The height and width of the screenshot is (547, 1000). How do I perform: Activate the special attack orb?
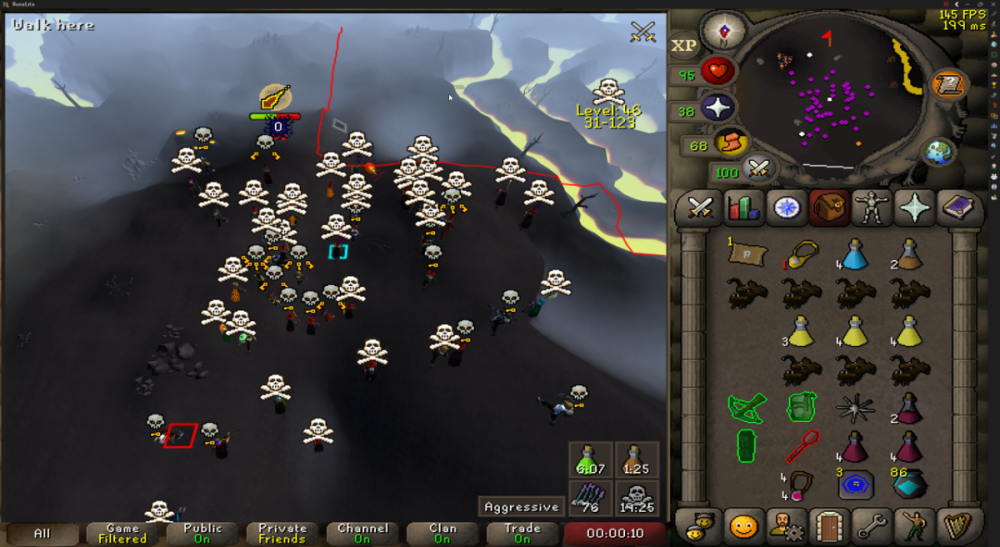(758, 168)
